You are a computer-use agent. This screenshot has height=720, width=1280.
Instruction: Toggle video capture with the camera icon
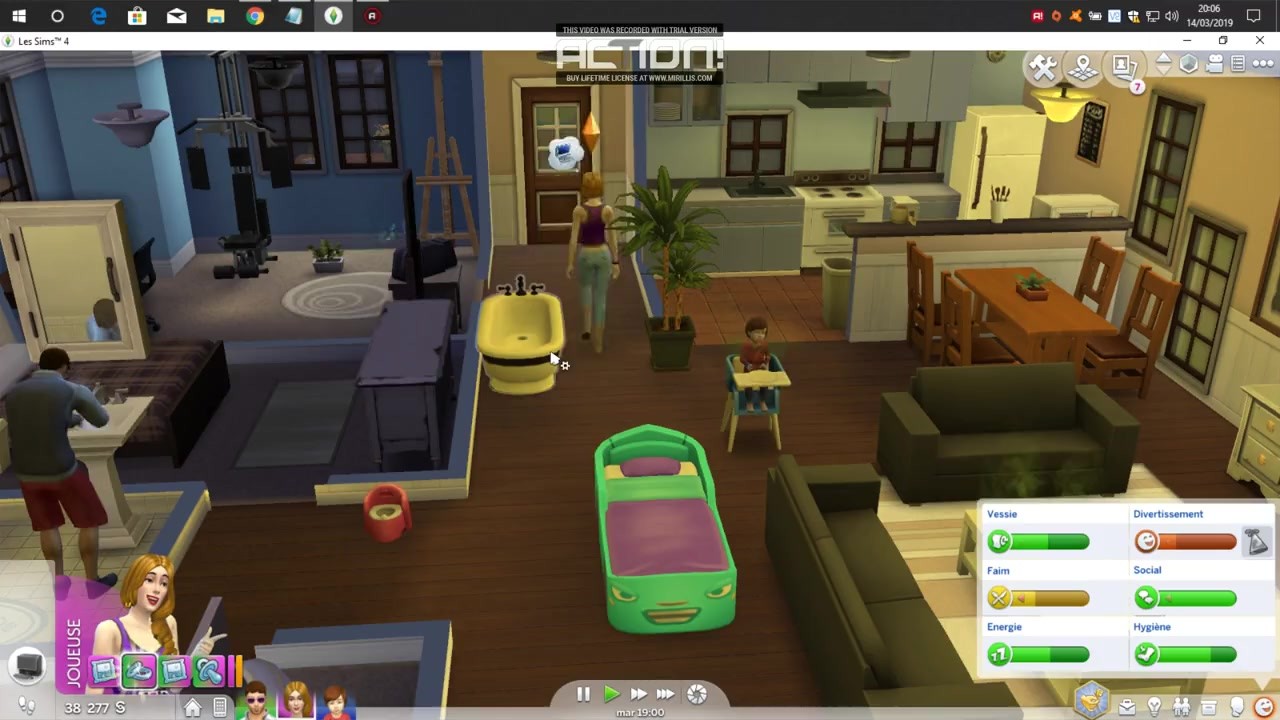(x=1215, y=62)
